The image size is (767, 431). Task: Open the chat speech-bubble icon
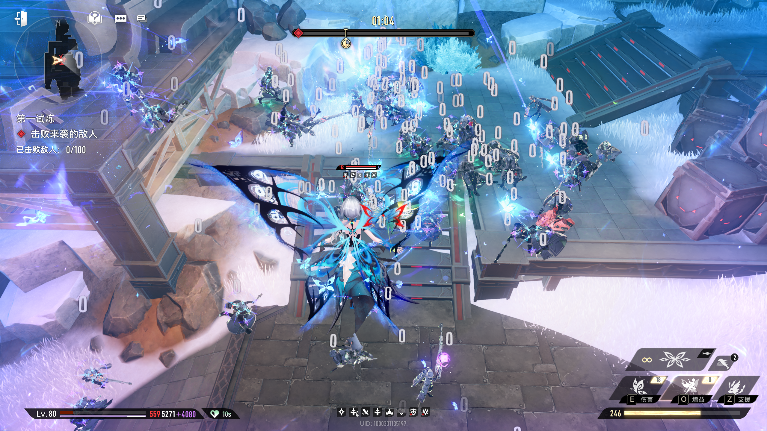[x=121, y=18]
